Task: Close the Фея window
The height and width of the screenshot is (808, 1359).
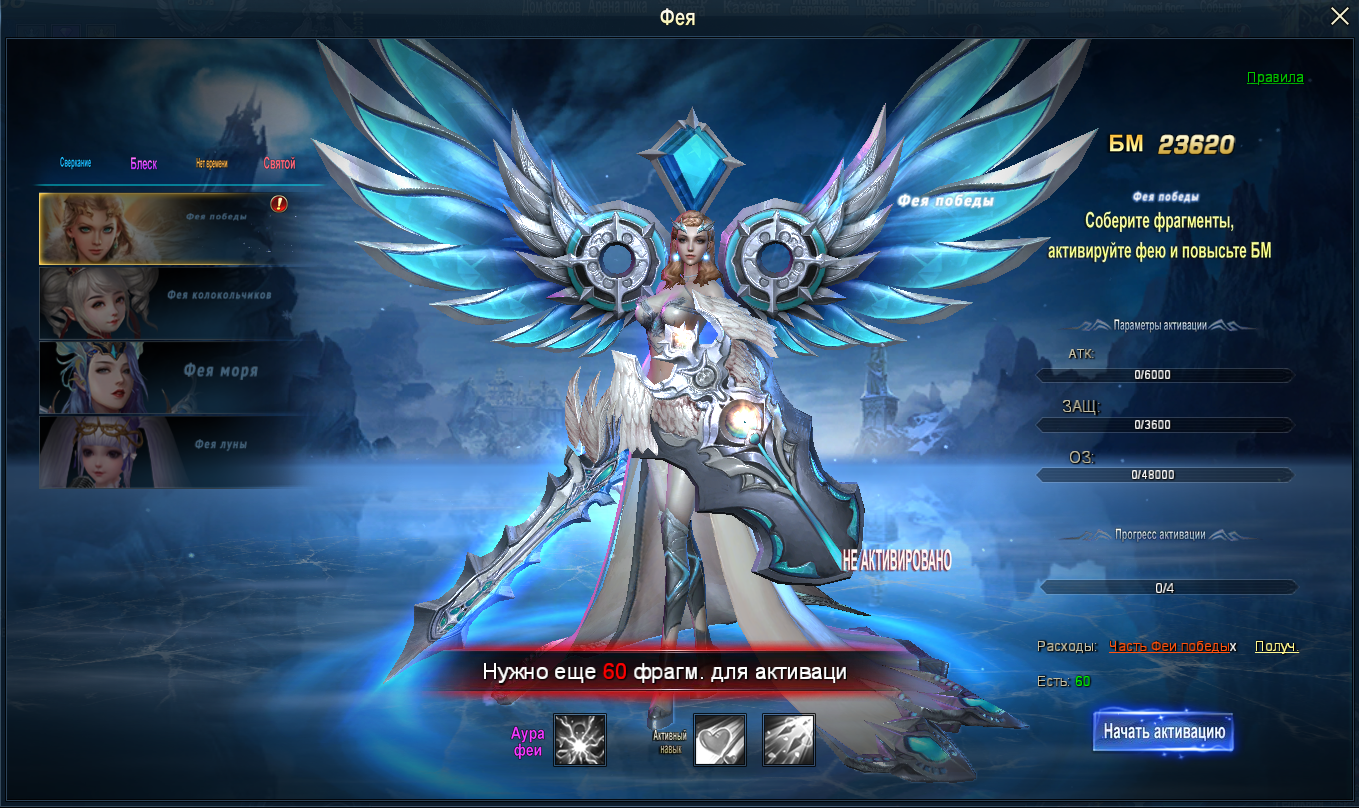Action: pyautogui.click(x=1339, y=17)
